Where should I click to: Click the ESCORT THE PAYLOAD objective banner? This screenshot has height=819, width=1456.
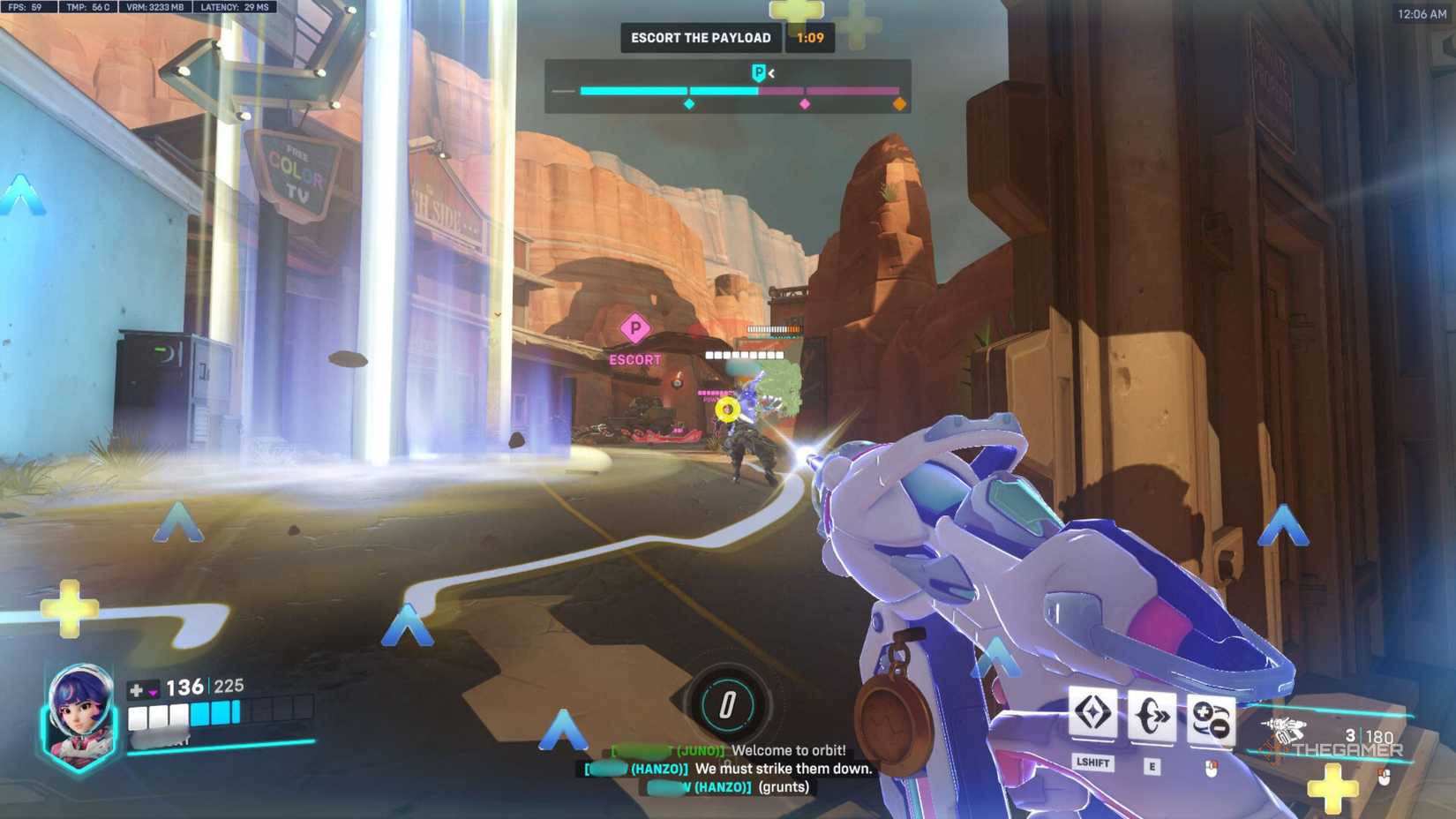(700, 37)
